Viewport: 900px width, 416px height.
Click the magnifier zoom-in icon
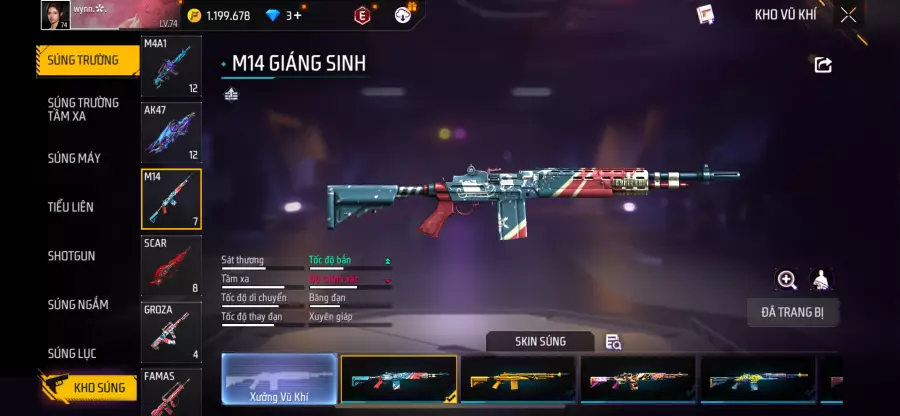[787, 280]
